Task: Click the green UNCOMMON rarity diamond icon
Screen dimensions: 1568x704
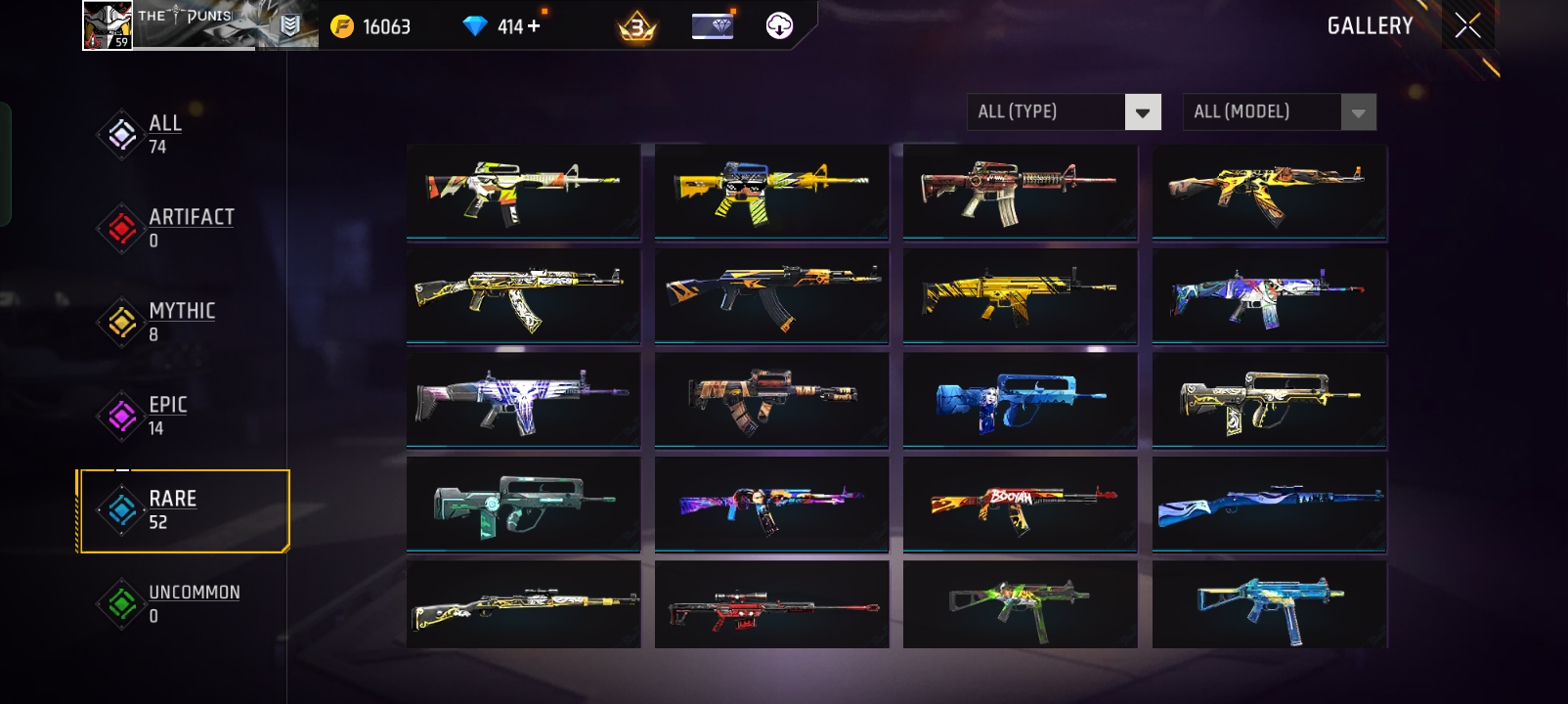Action: (120, 604)
